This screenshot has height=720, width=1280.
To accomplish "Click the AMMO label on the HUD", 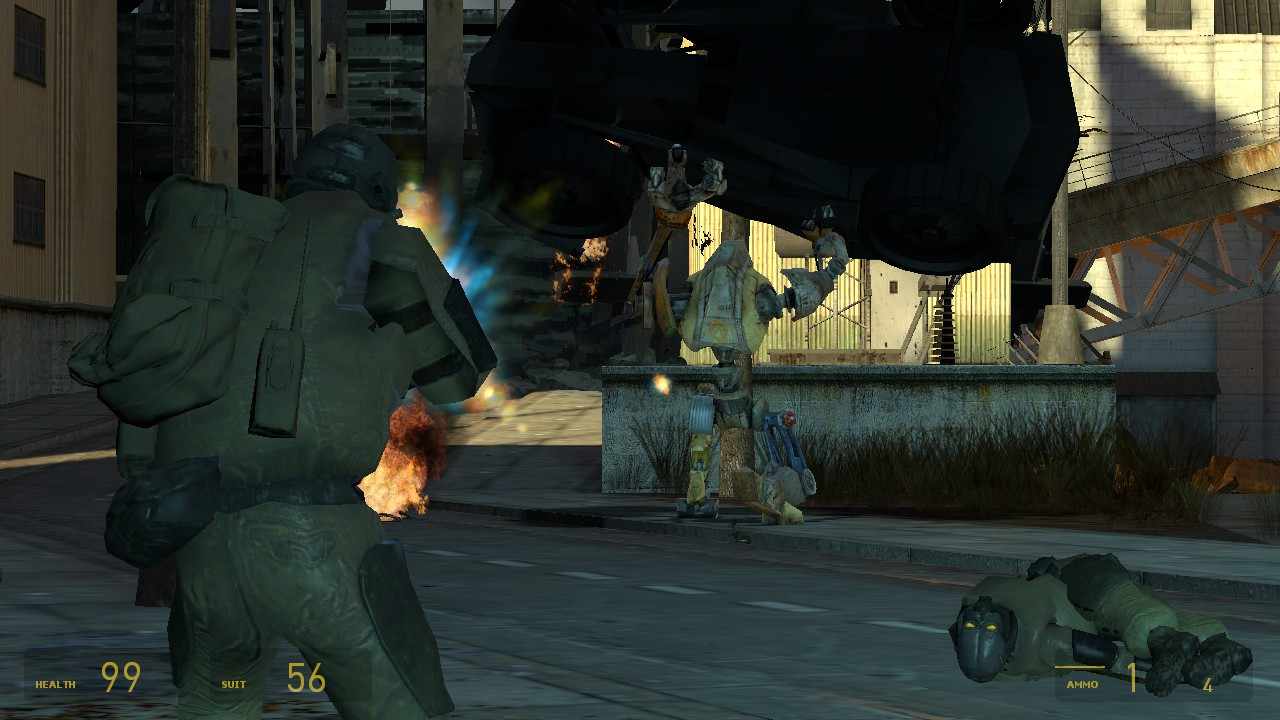I will [x=1082, y=685].
